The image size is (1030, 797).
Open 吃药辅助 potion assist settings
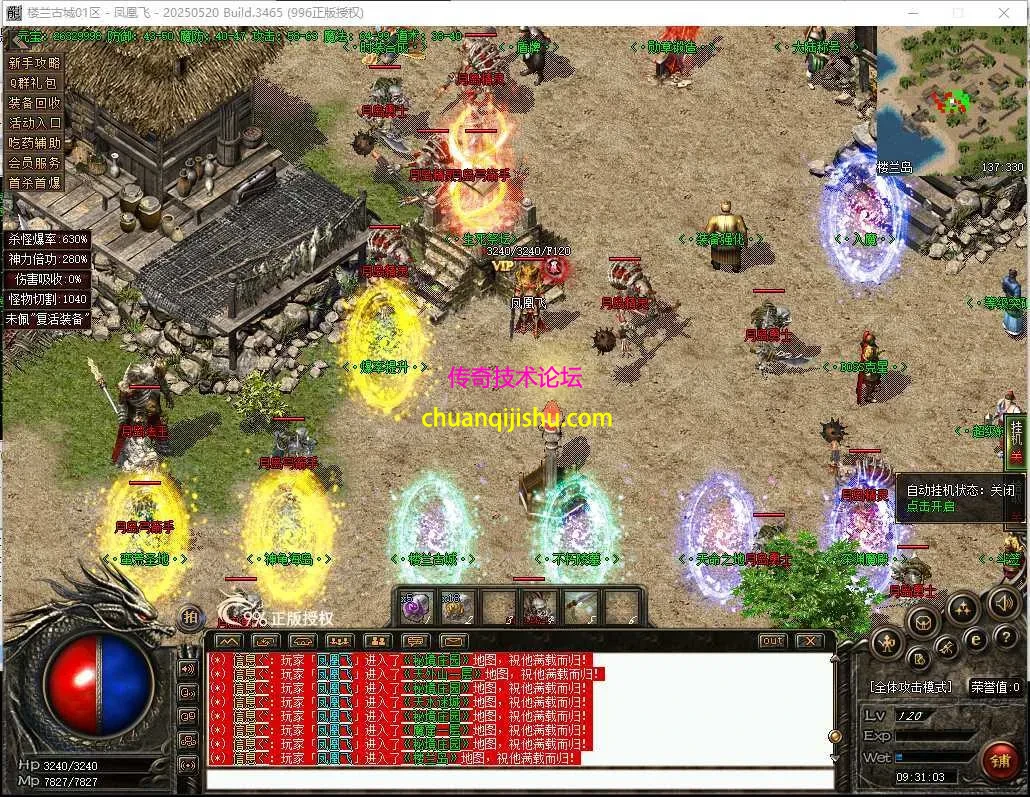click(35, 142)
